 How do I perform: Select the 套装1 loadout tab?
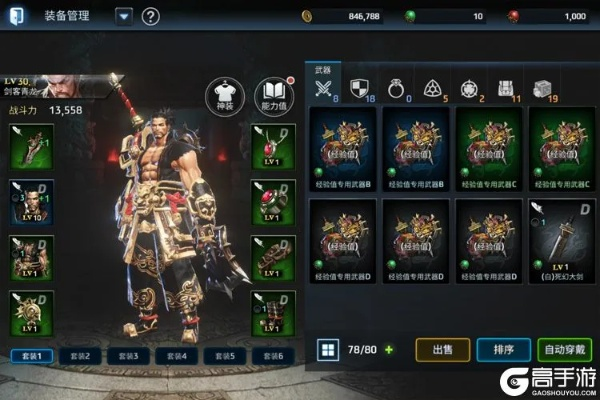pyautogui.click(x=31, y=355)
